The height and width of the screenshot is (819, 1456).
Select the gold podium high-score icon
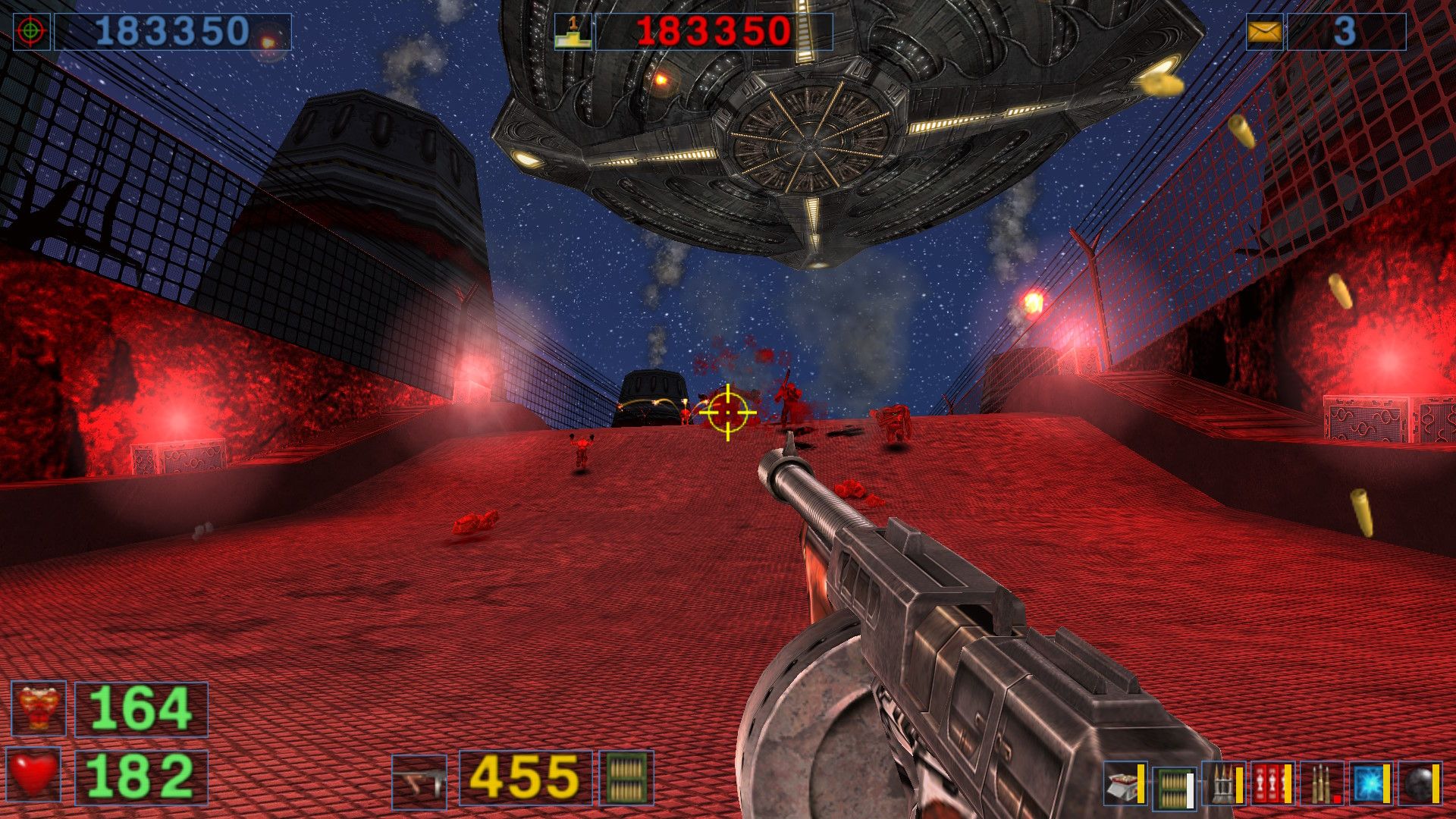click(x=573, y=32)
